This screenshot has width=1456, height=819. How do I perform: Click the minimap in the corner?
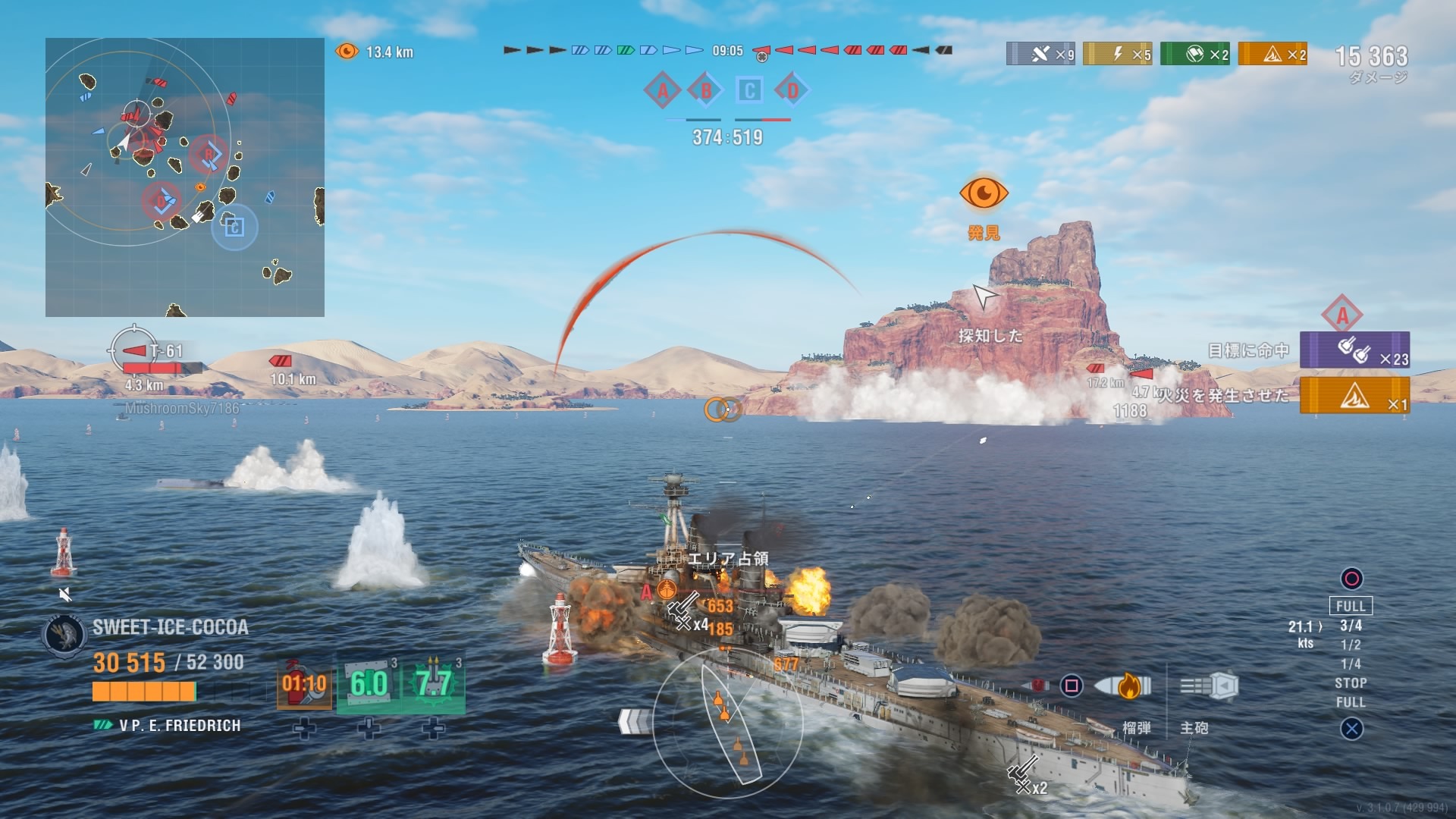185,177
